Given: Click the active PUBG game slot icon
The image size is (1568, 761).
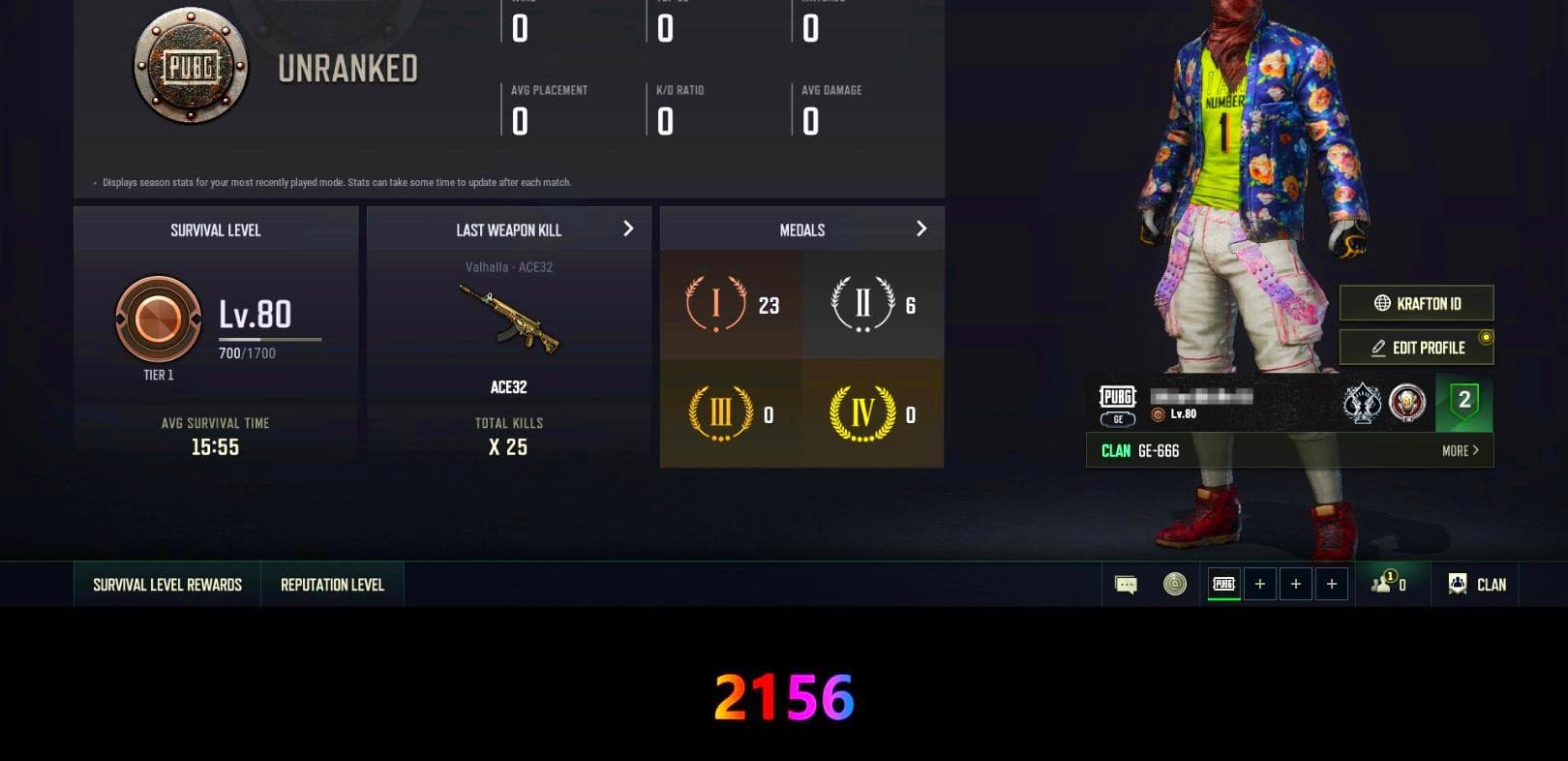Looking at the screenshot, I should tap(1221, 584).
